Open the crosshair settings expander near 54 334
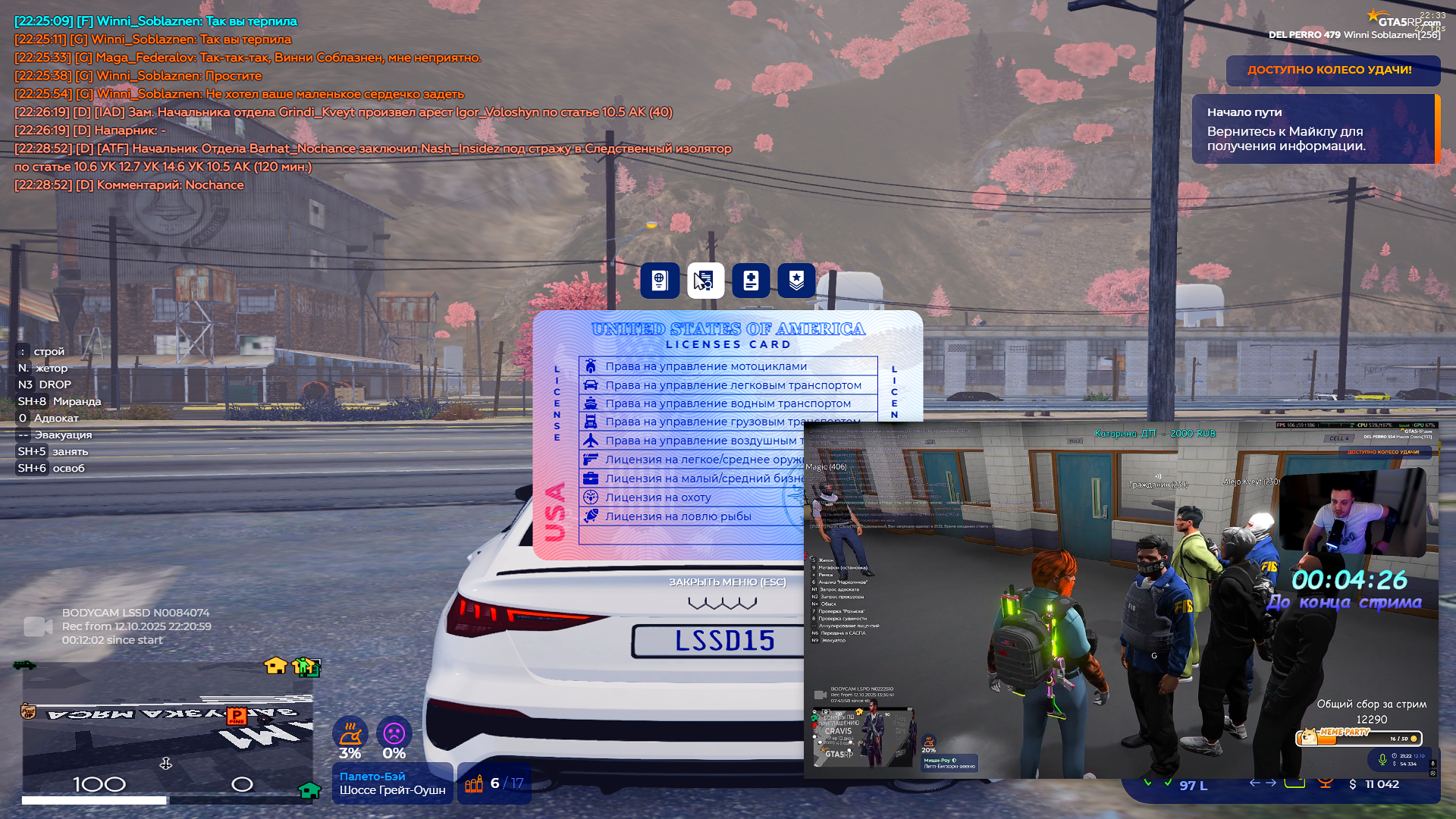Screen dimensions: 1456x819 (x=1433, y=774)
